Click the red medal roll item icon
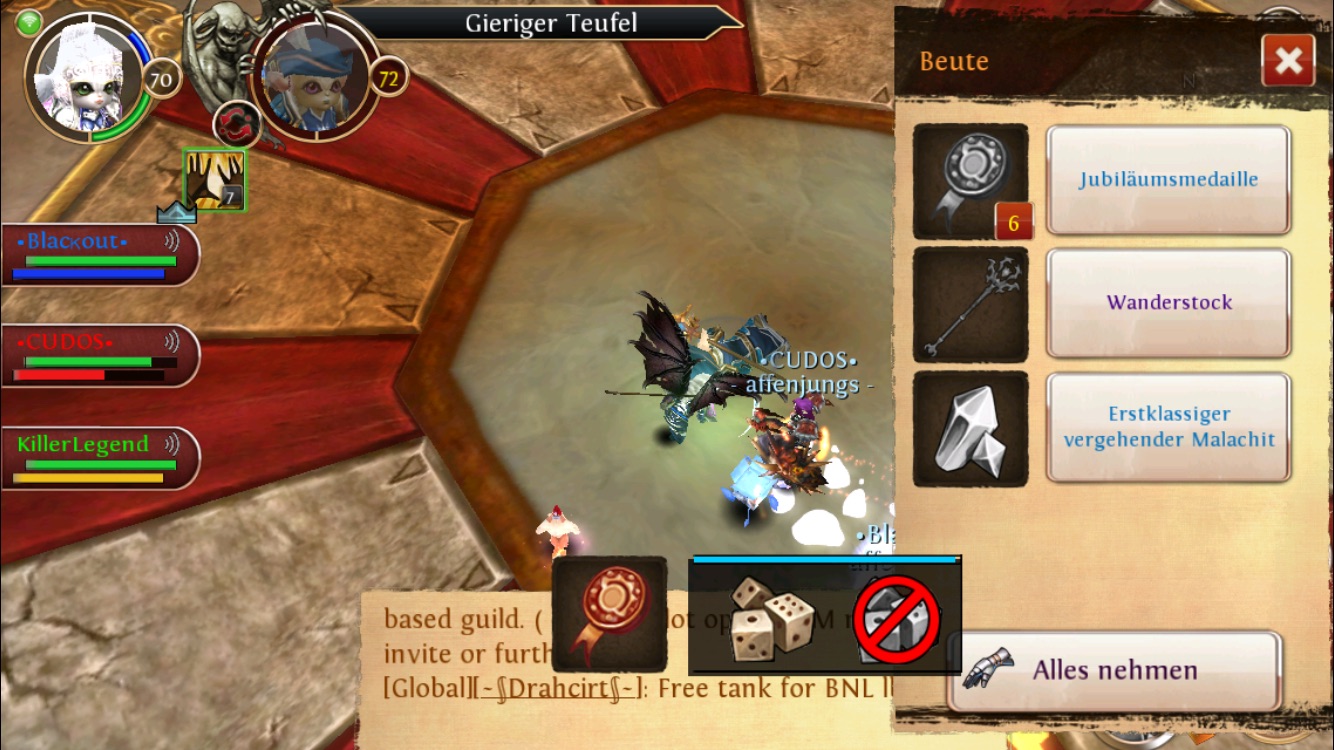 (x=609, y=615)
